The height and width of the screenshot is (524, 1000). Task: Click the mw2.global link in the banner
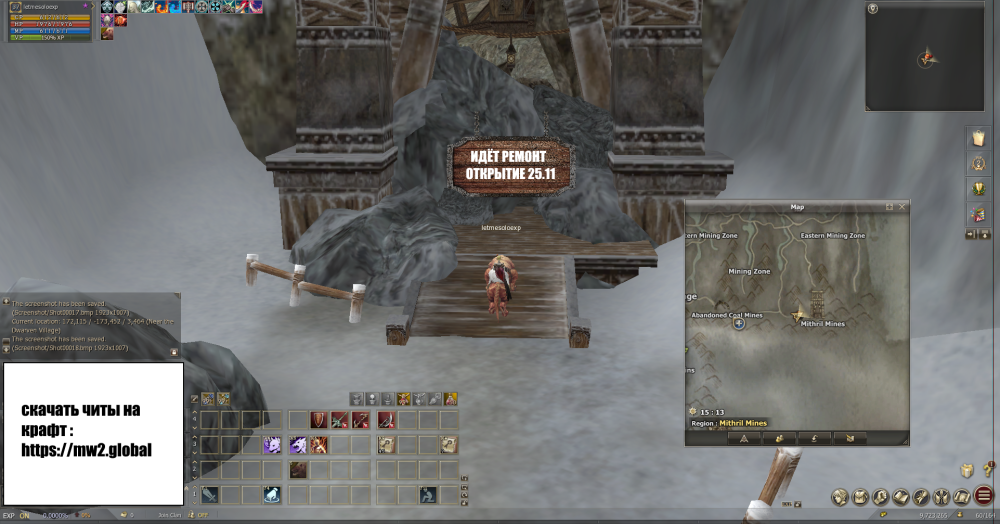pyautogui.click(x=86, y=449)
